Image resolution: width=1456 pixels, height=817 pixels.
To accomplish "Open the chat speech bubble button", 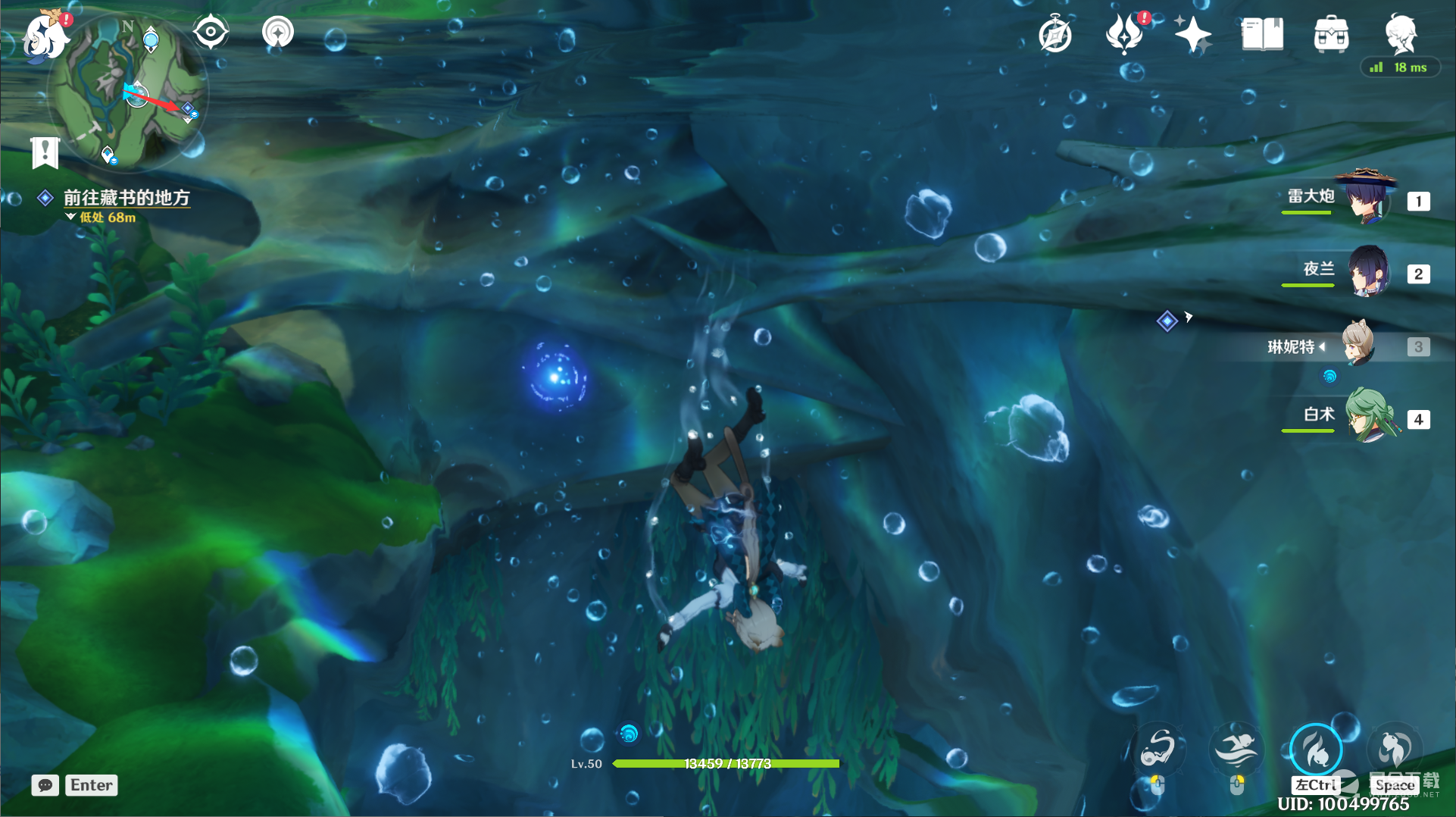I will 45,785.
